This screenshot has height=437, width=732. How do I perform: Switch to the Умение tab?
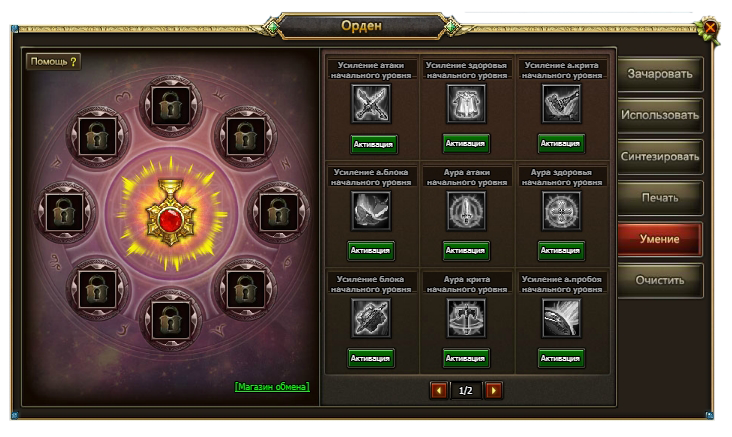coord(659,240)
